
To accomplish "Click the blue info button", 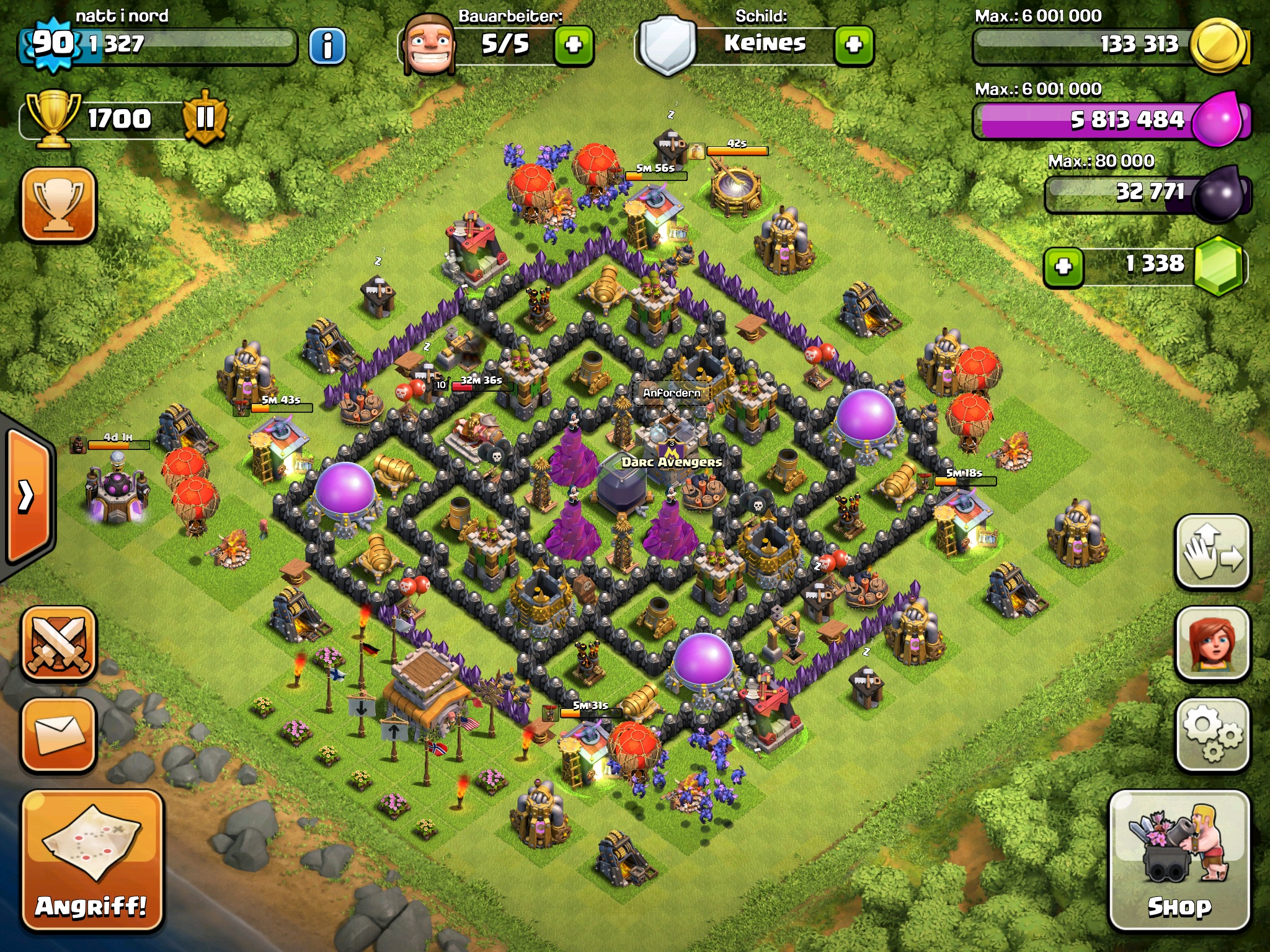I will (327, 45).
